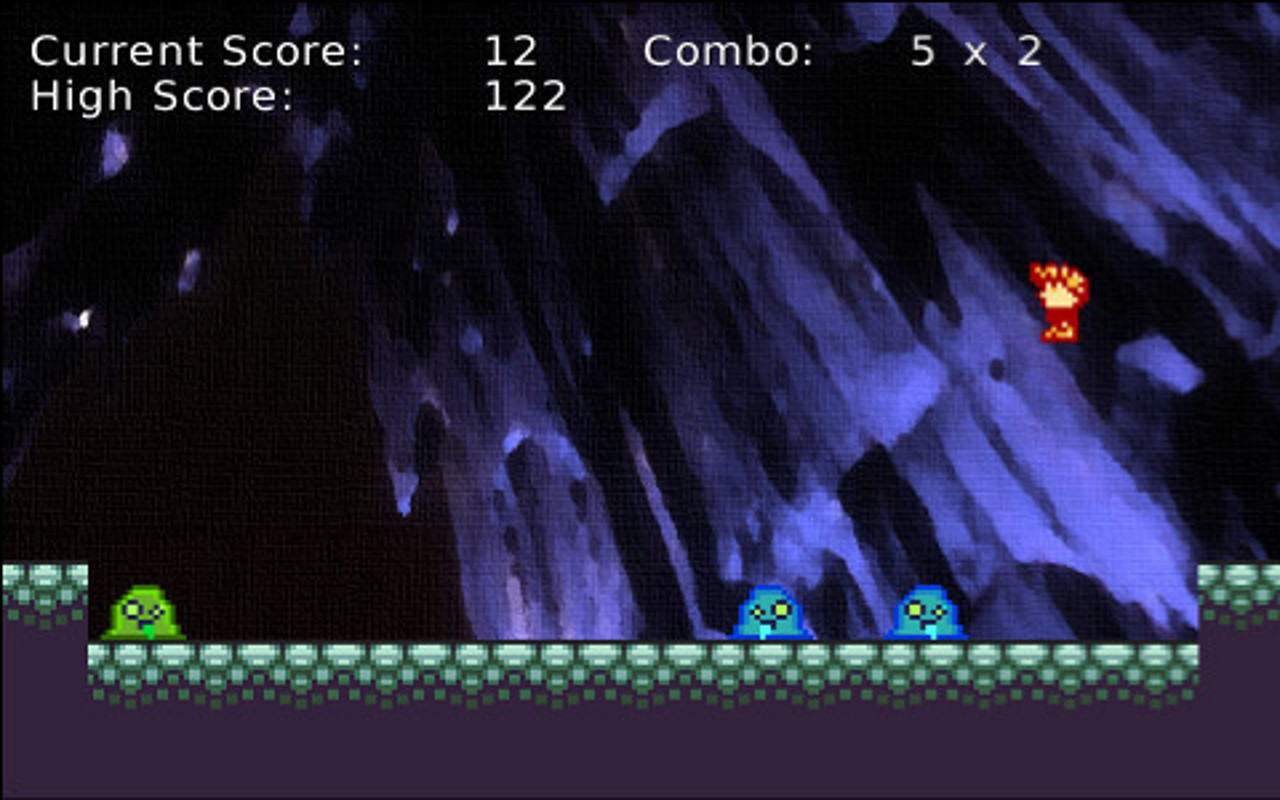This screenshot has height=800, width=1280.
Task: Click the high score value 122
Action: [x=525, y=95]
